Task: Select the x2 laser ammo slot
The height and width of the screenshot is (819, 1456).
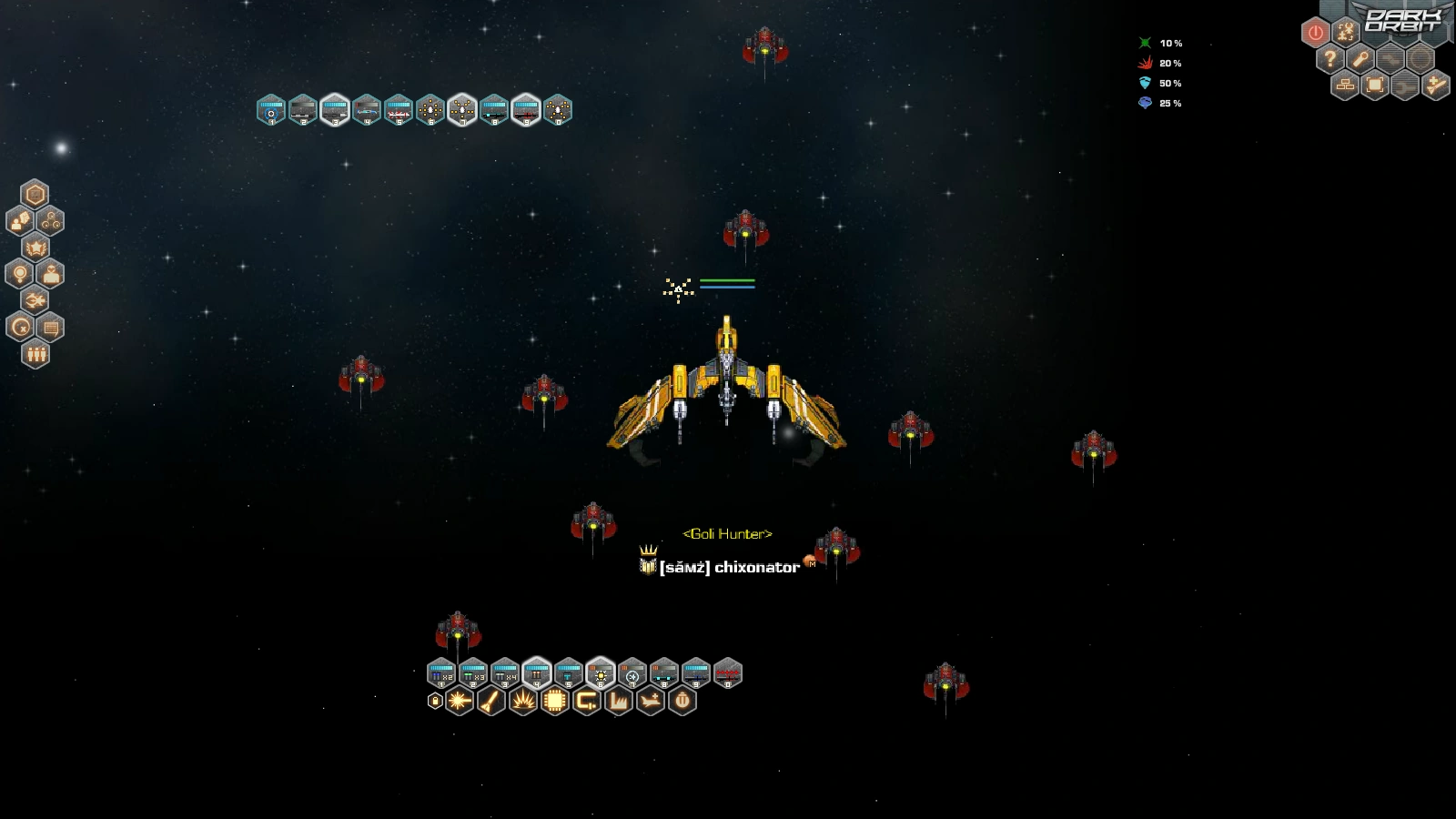Action: click(x=441, y=673)
